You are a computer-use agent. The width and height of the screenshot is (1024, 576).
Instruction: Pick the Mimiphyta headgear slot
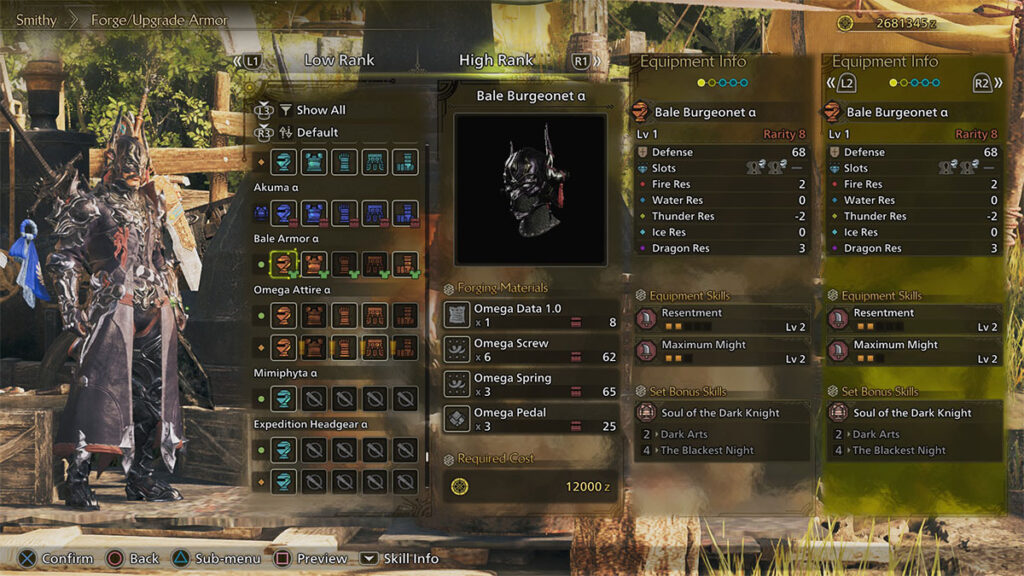(x=285, y=398)
